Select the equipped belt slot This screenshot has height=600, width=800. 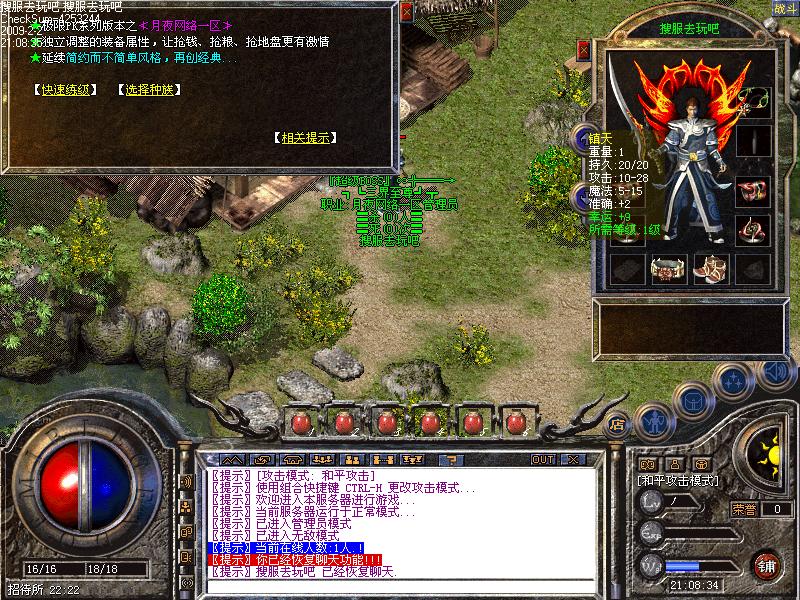668,268
